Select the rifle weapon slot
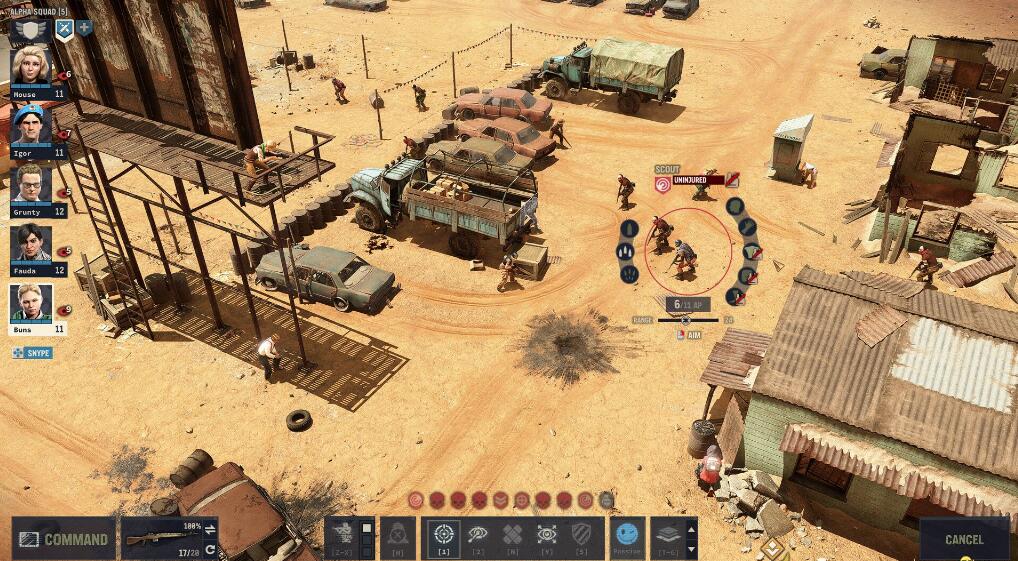Image resolution: width=1018 pixels, height=561 pixels. (160, 538)
